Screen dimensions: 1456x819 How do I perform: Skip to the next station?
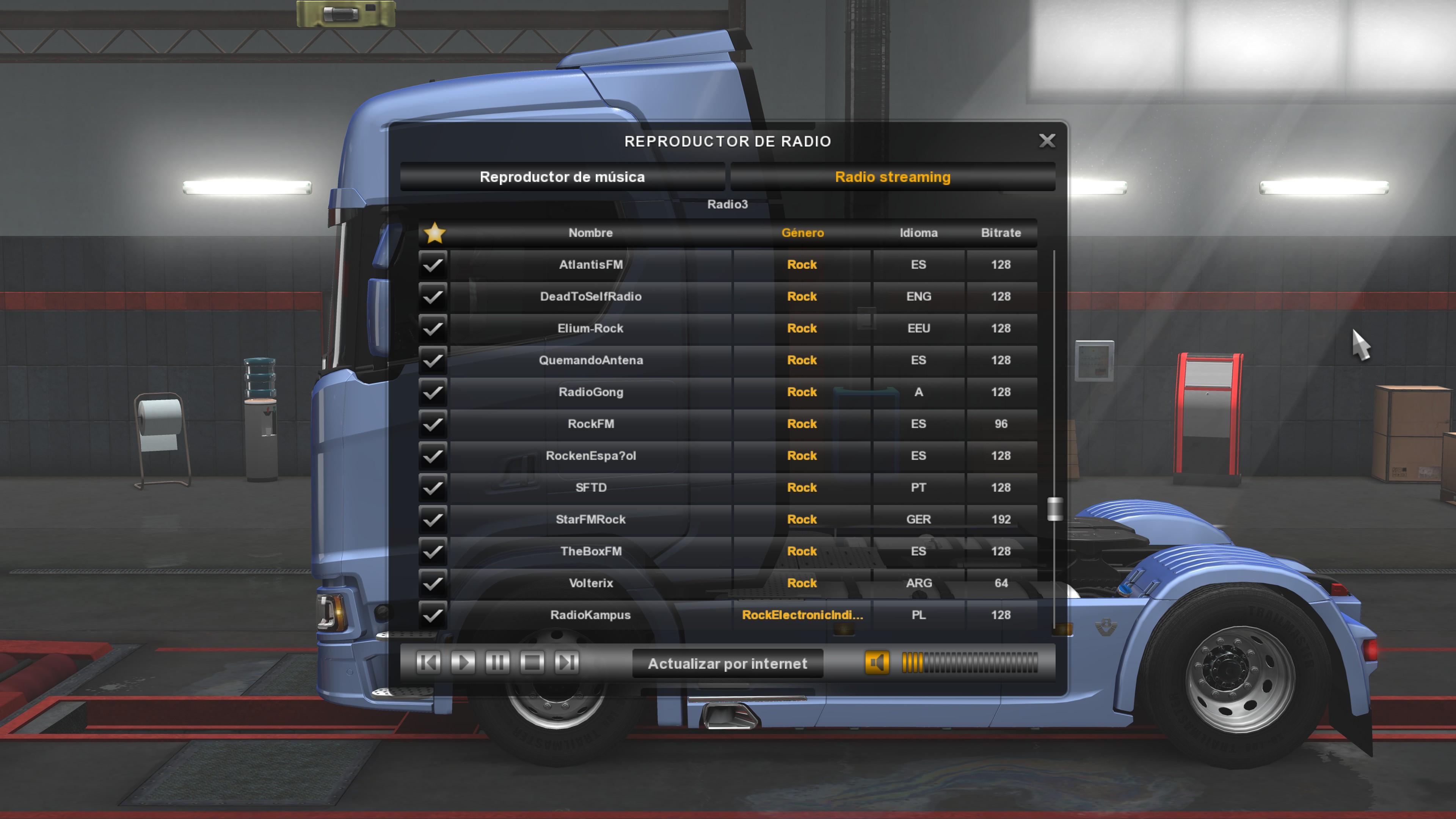(566, 662)
